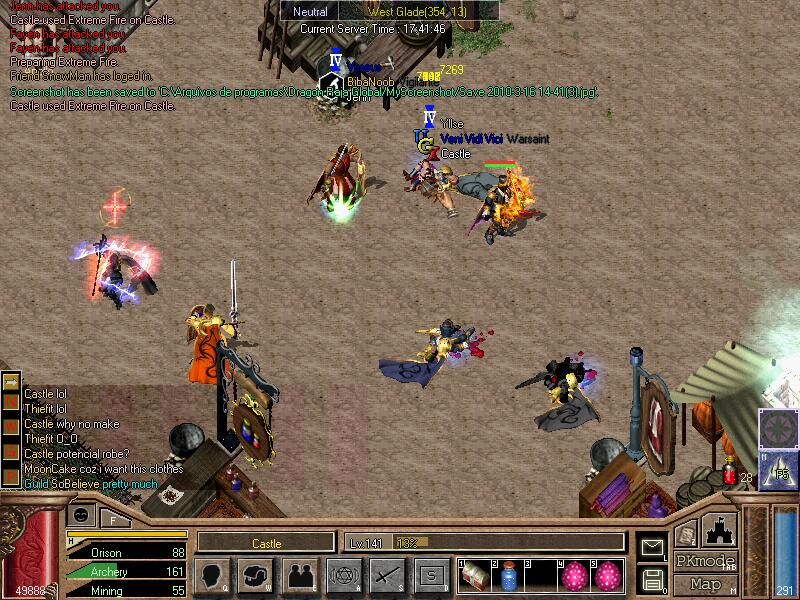Open the character head profile icon
The image size is (800, 600).
click(213, 575)
